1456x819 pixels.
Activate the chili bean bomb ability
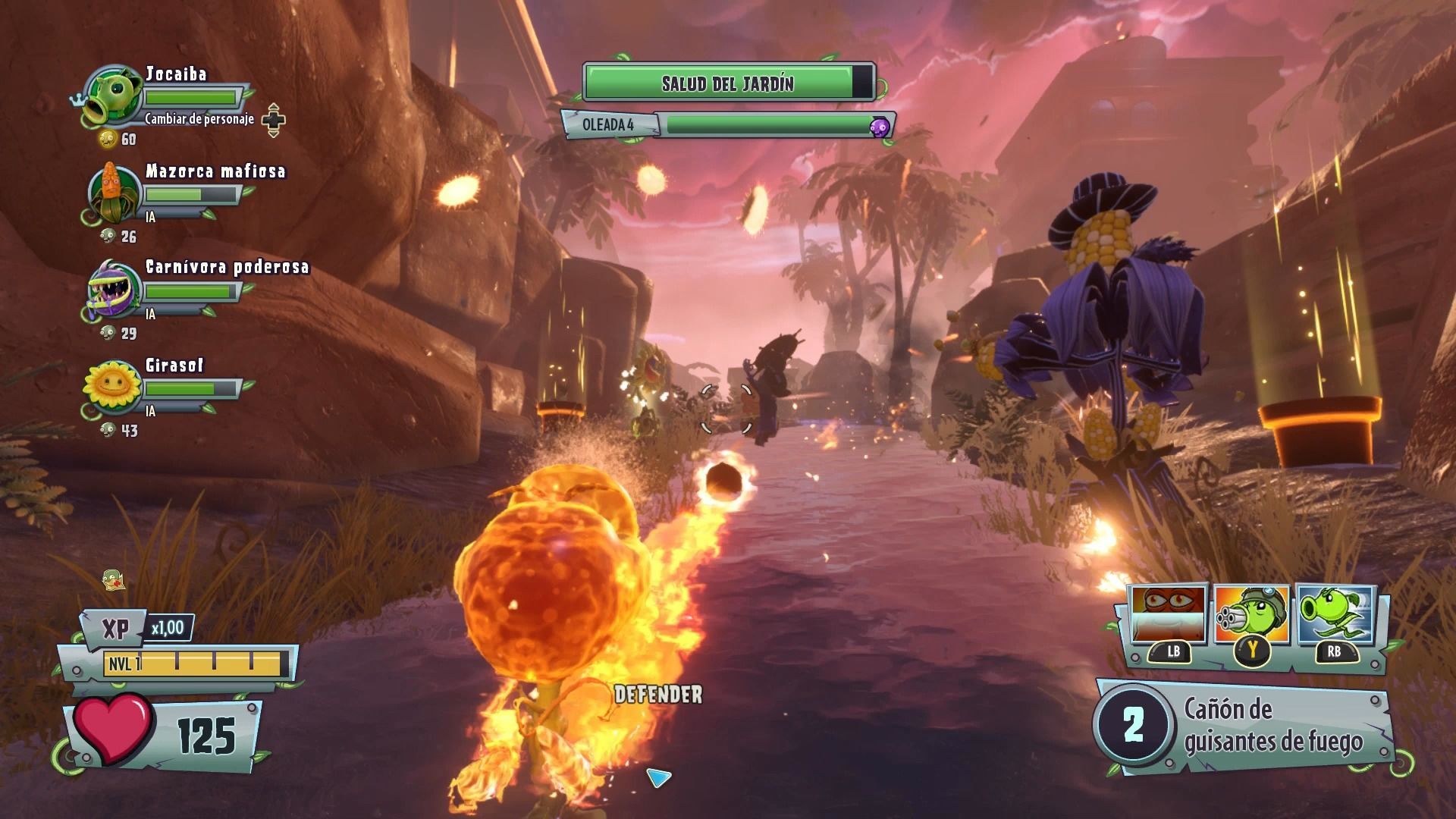coord(1168,615)
